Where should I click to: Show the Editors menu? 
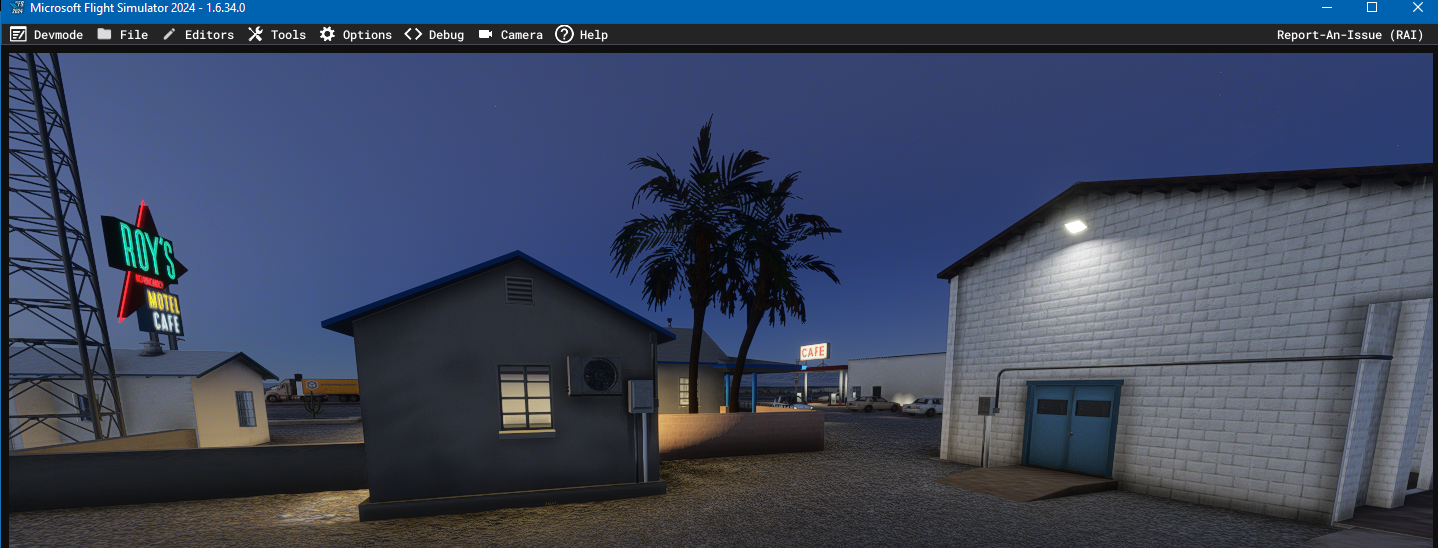point(198,35)
